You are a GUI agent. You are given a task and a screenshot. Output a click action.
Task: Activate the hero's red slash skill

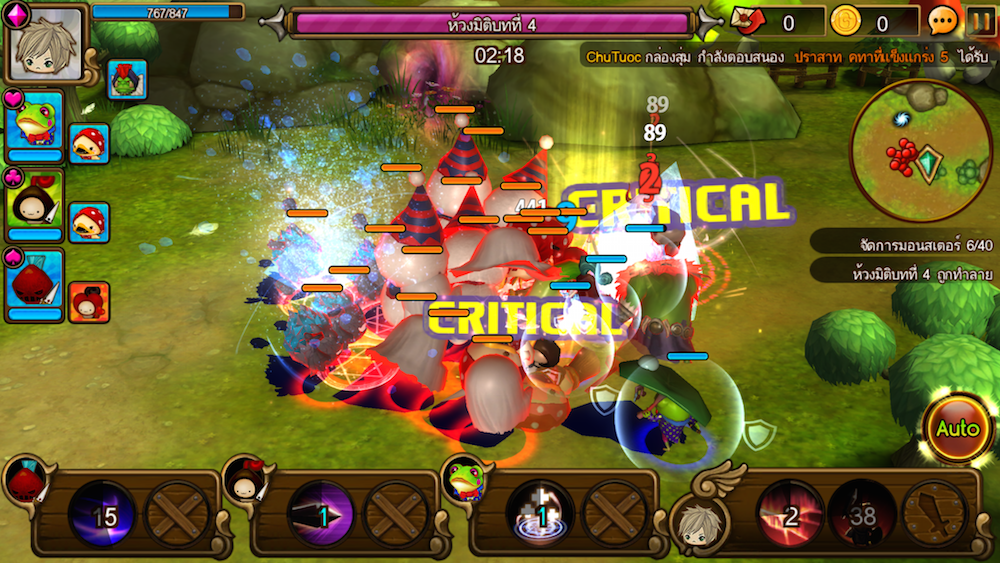click(789, 514)
